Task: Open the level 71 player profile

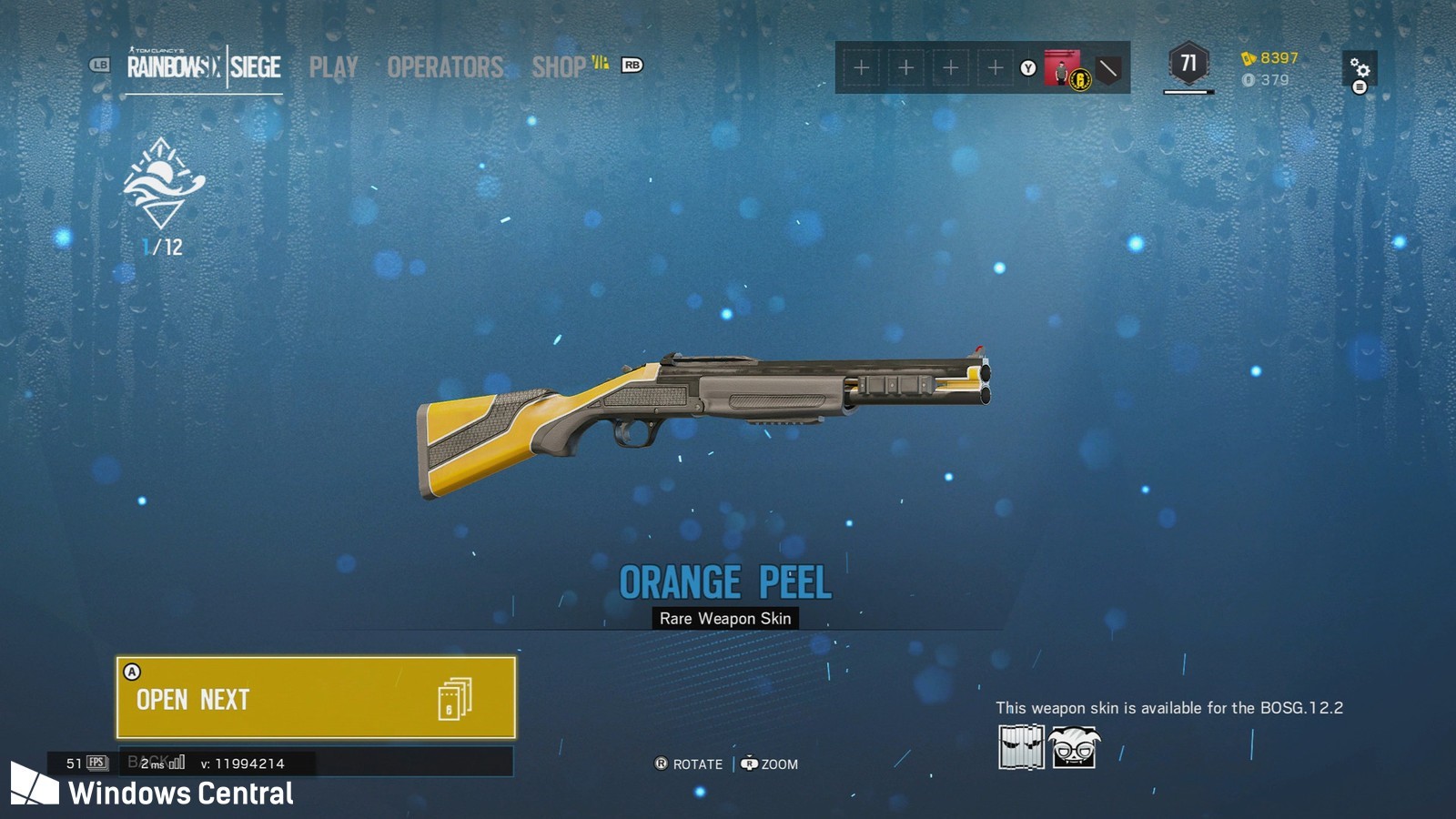Action: tap(1188, 65)
